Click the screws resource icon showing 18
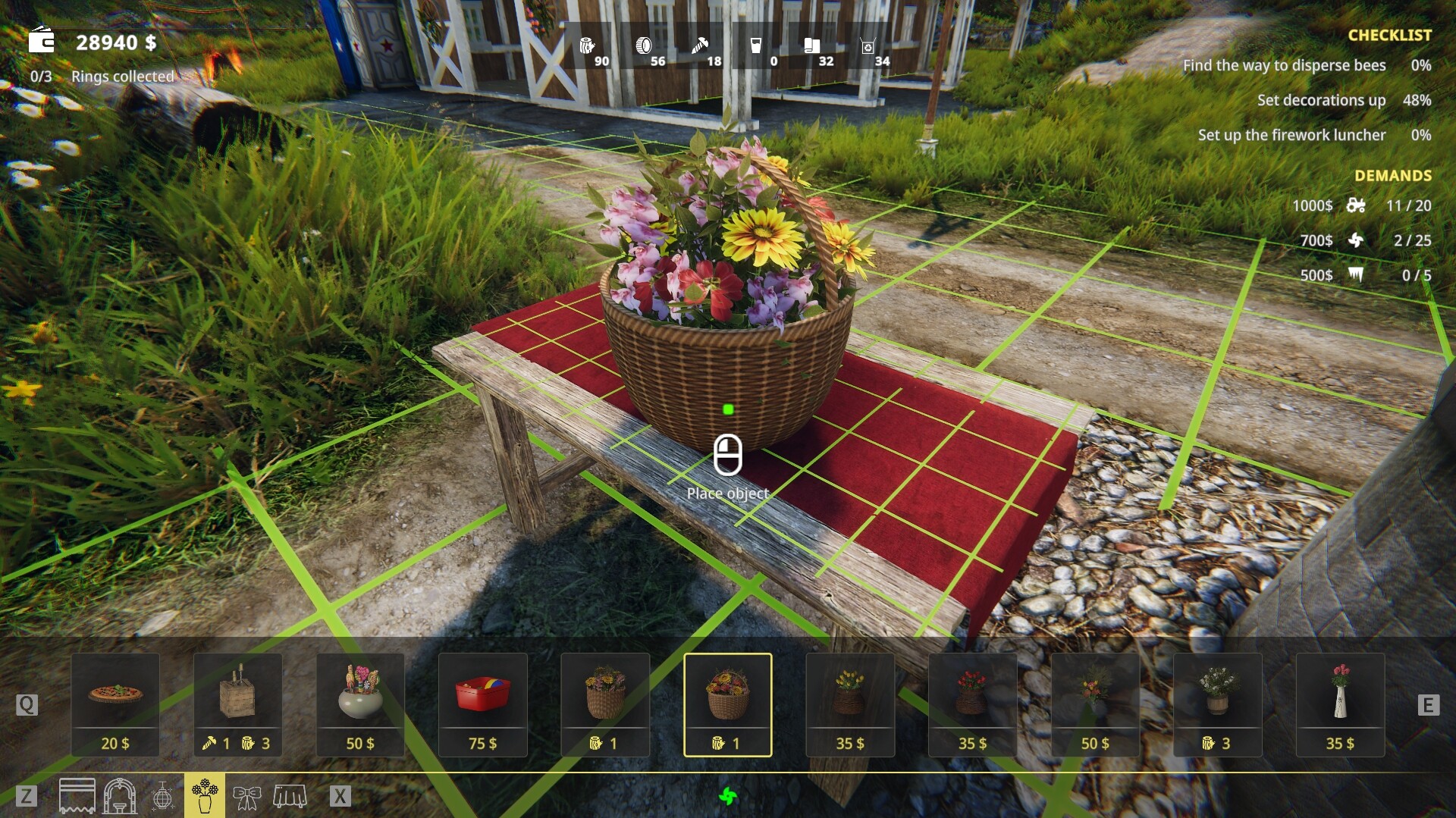Image resolution: width=1456 pixels, height=818 pixels. tap(701, 47)
